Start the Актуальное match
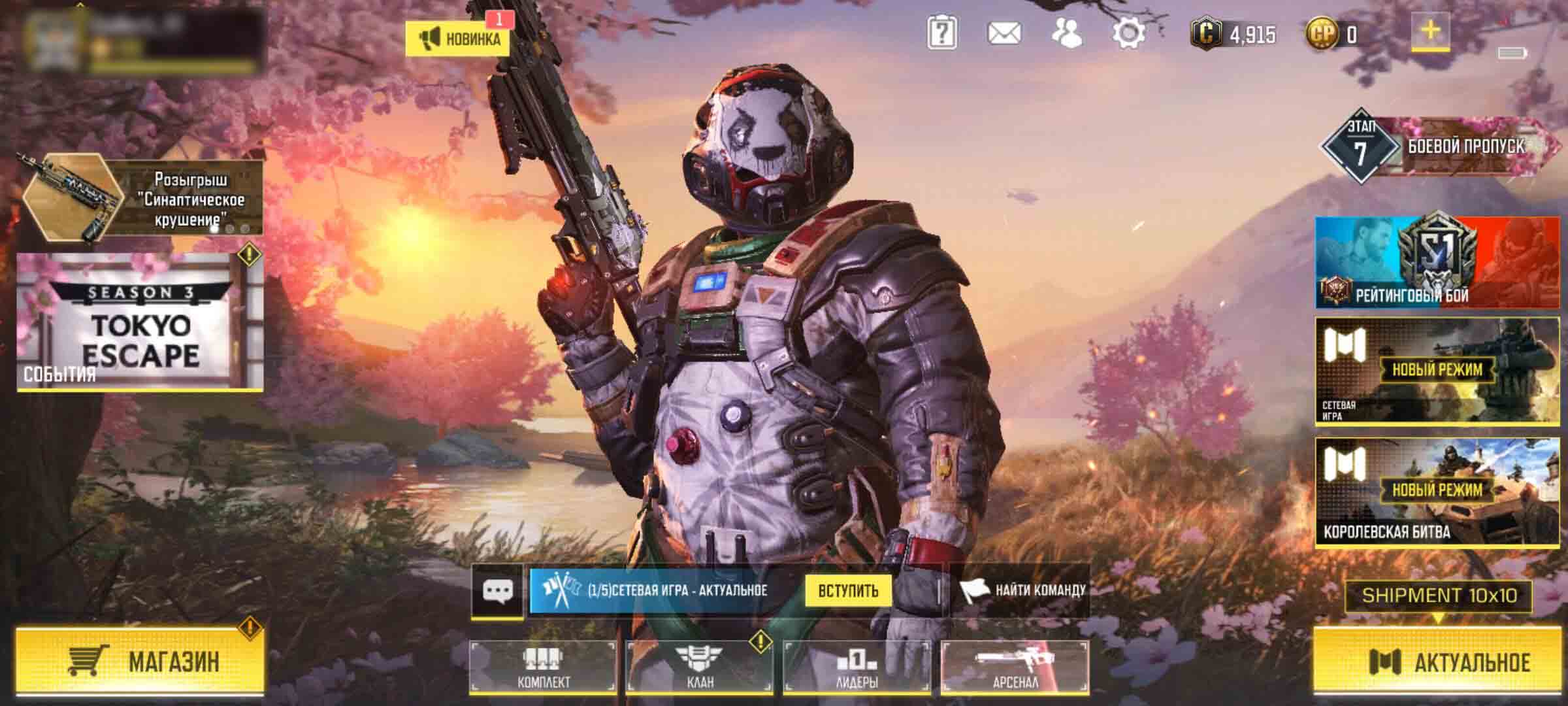 (1436, 661)
